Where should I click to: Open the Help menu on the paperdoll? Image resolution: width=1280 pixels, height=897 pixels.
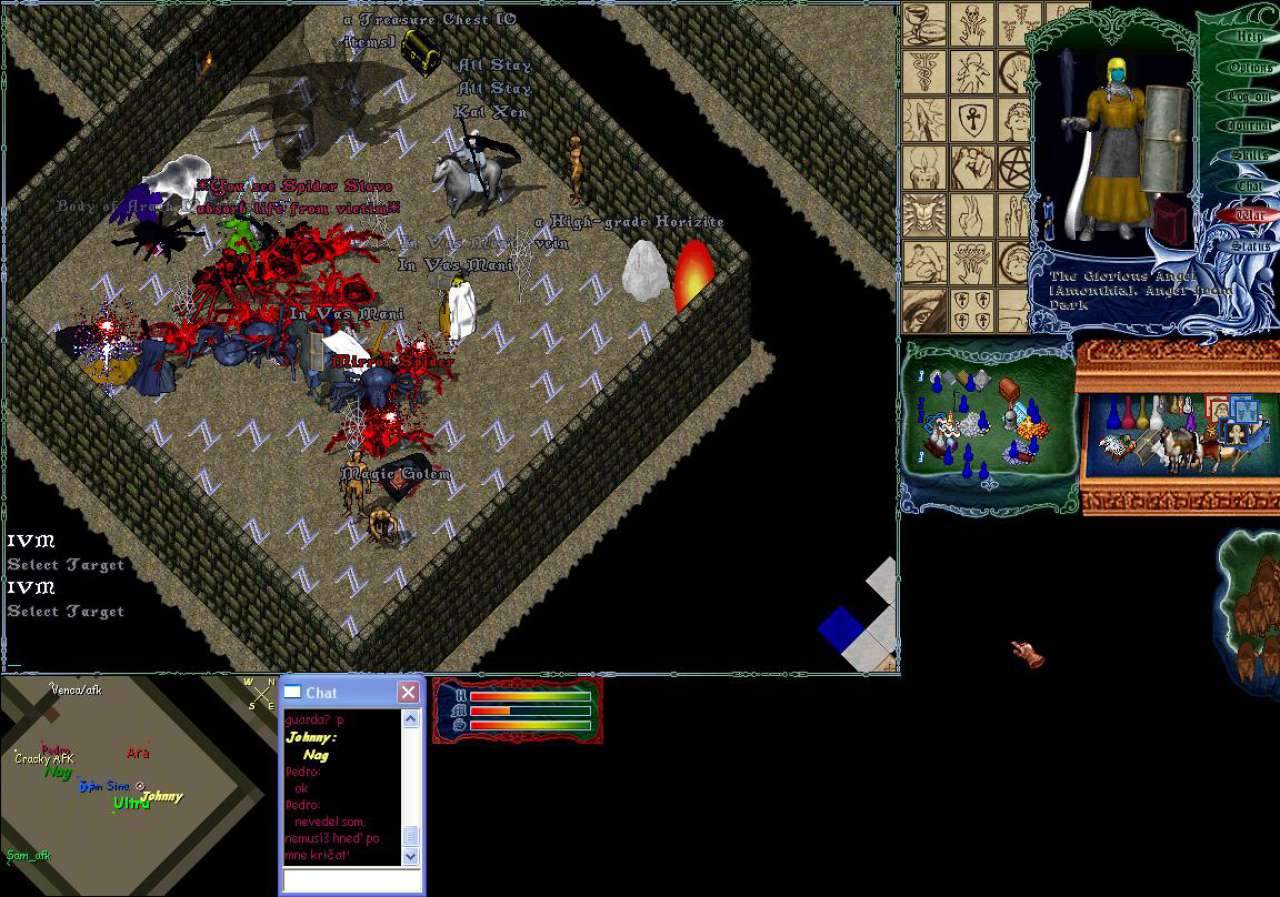[1250, 37]
